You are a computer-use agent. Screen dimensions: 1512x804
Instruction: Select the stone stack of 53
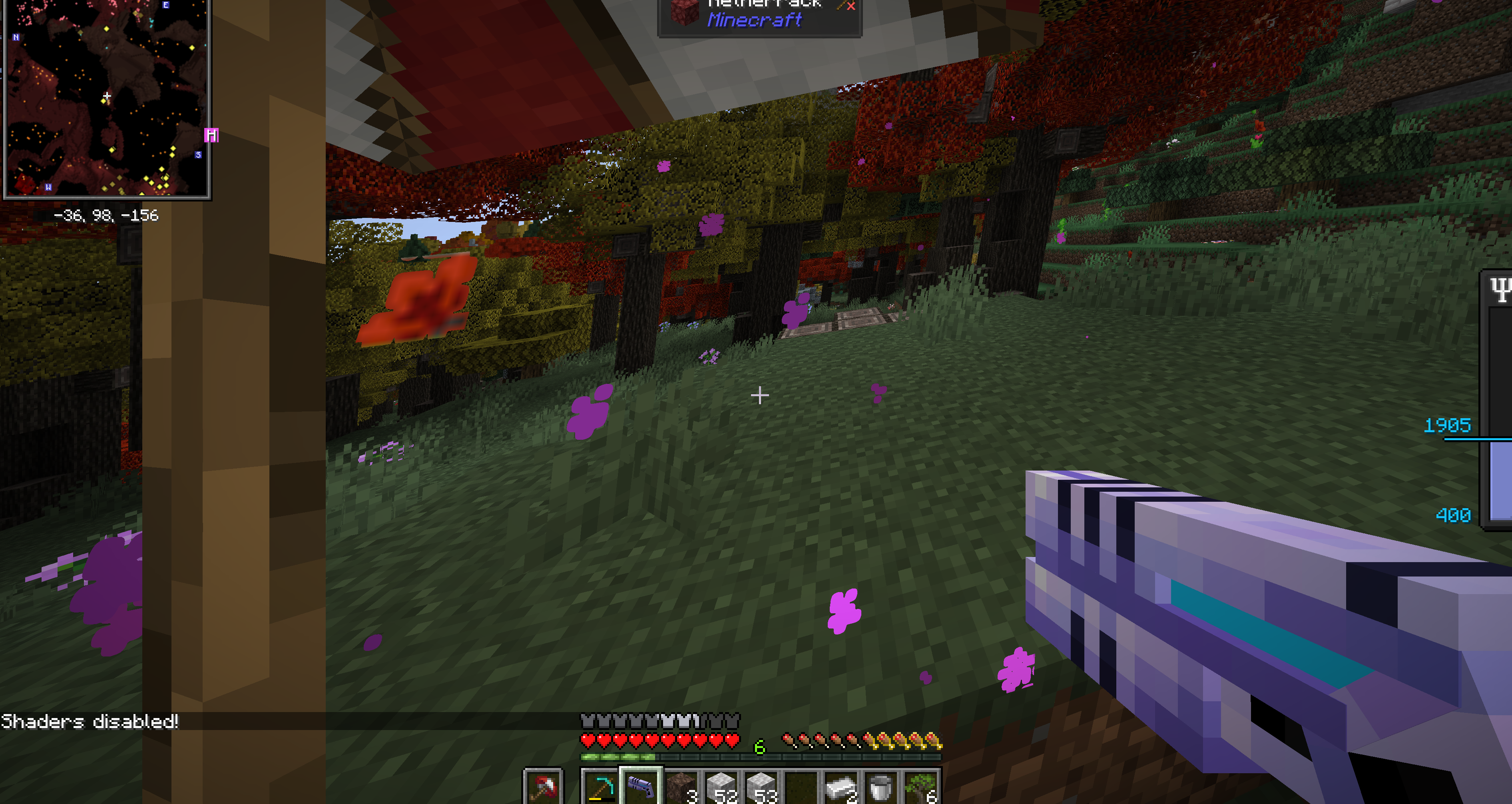coord(761,787)
